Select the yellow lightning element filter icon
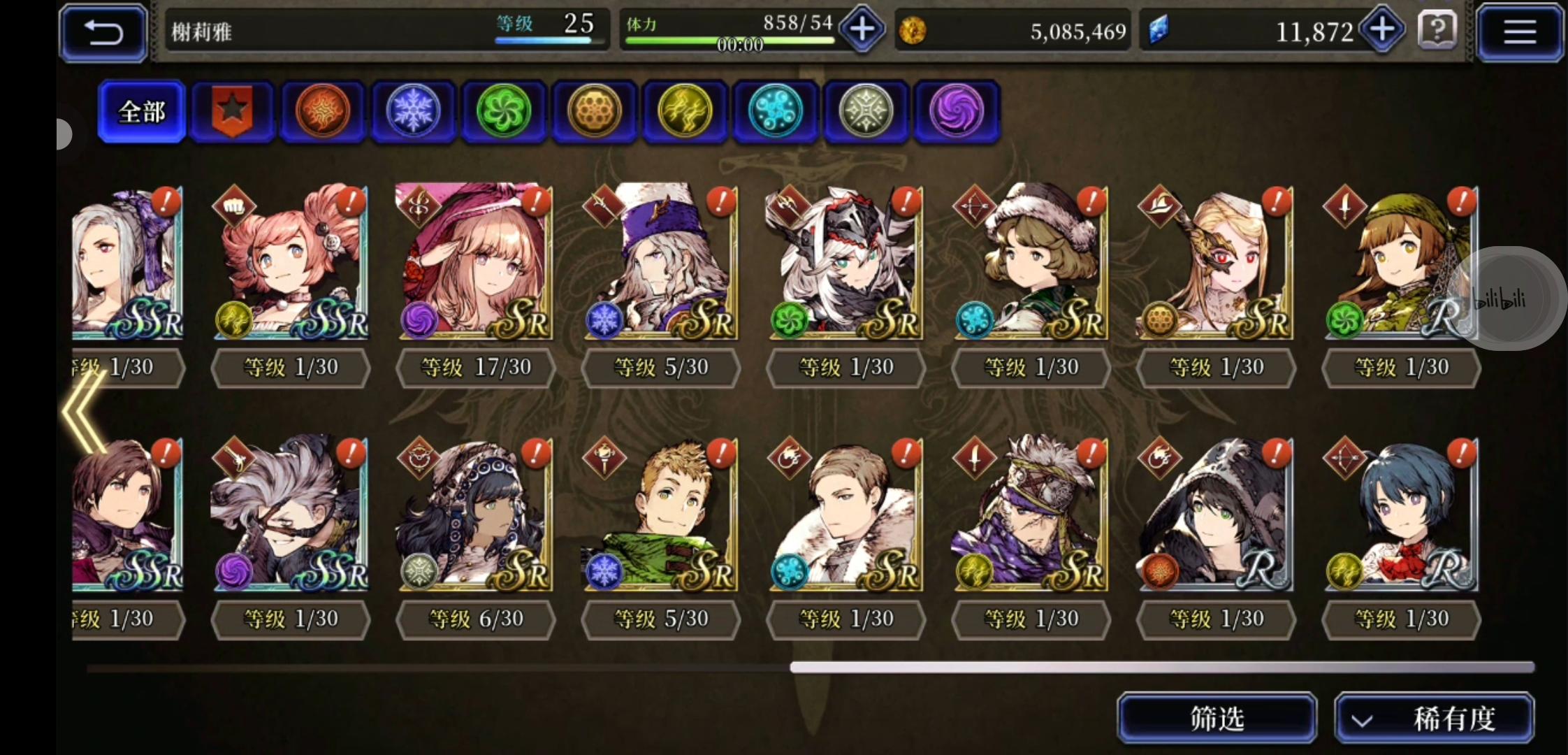 685,112
